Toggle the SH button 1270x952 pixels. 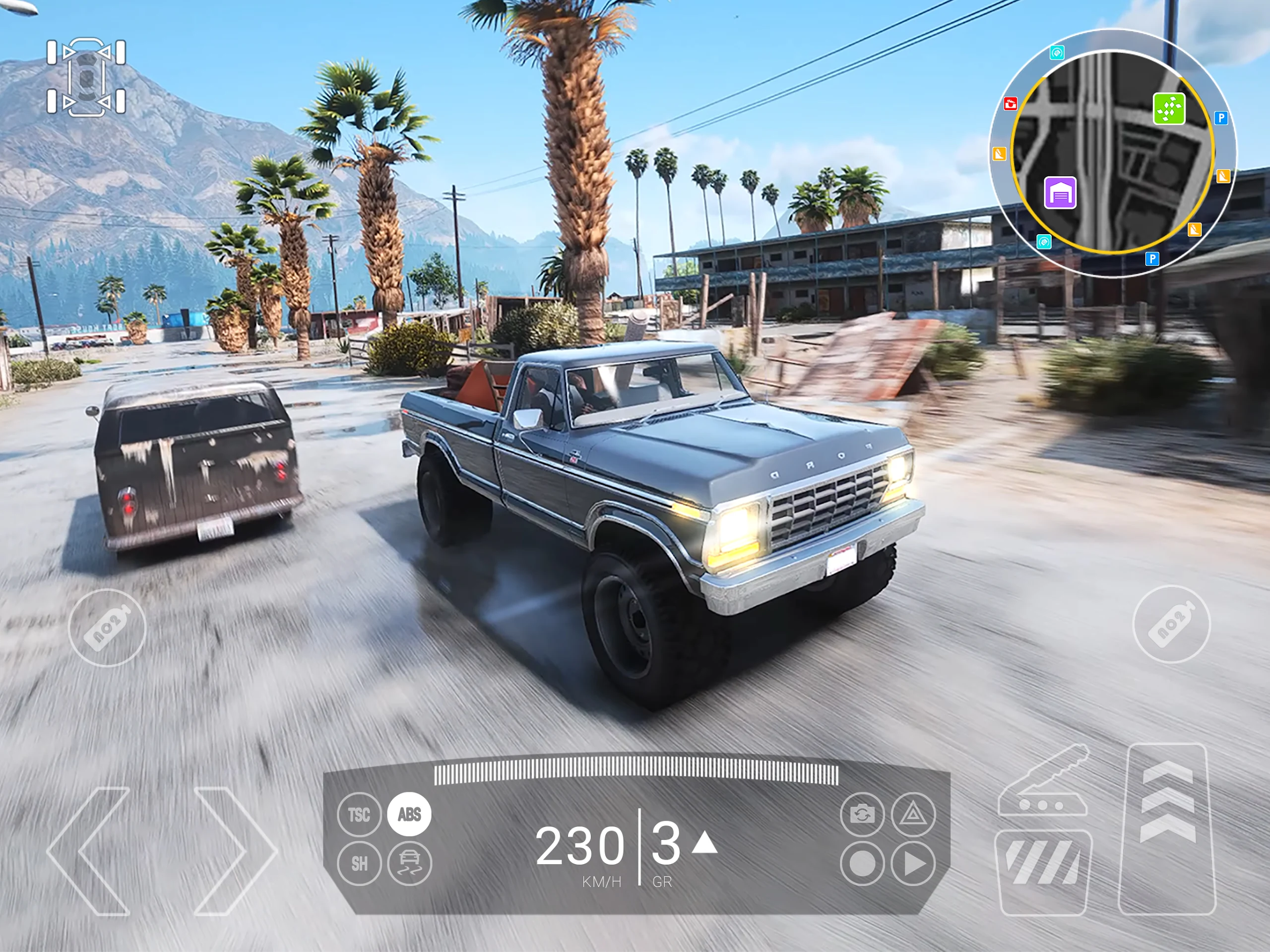[359, 863]
